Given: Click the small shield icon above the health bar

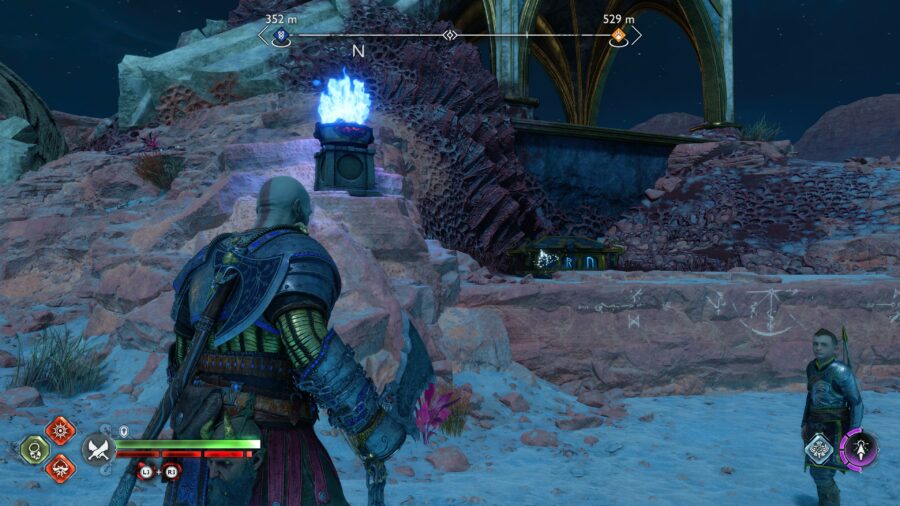Looking at the screenshot, I should pyautogui.click(x=122, y=431).
